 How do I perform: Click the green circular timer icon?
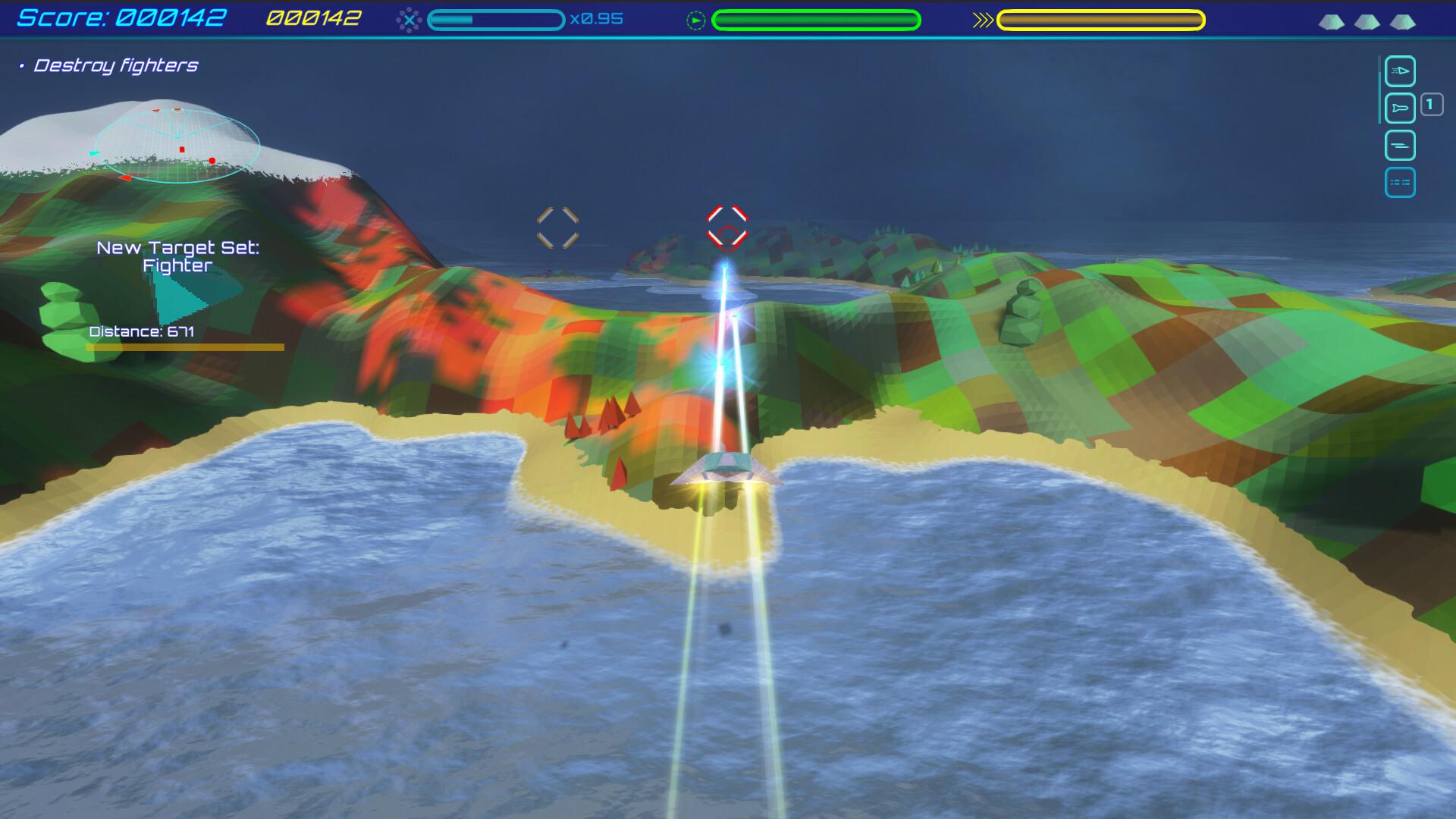pos(695,19)
